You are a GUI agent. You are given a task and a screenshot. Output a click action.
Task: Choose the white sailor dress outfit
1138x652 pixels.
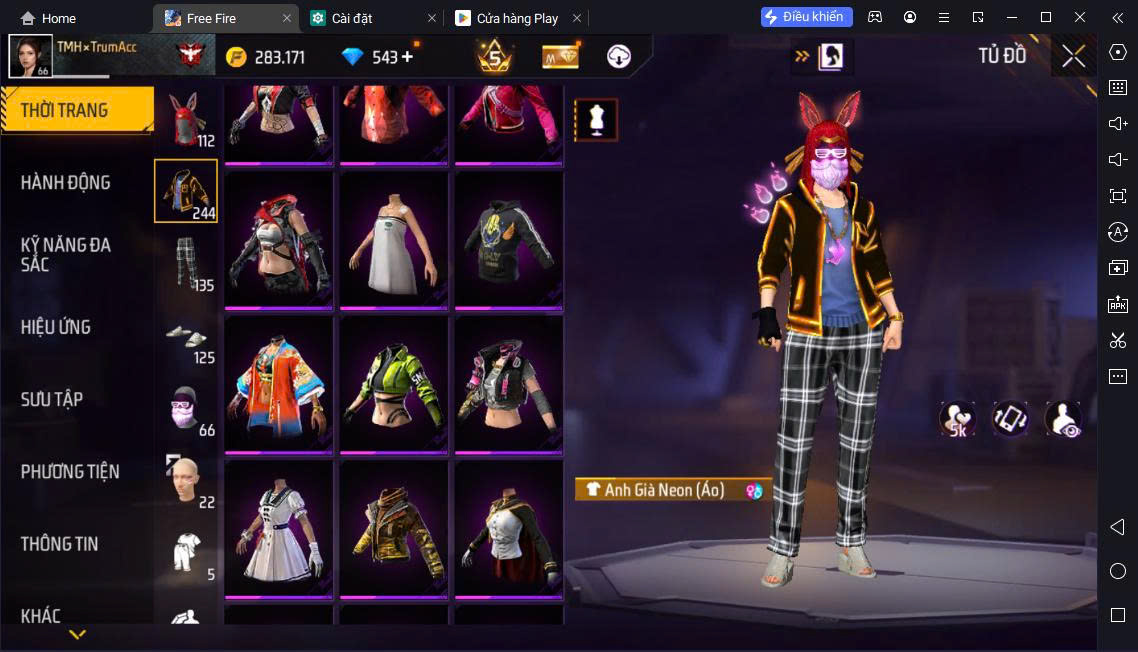click(x=279, y=530)
